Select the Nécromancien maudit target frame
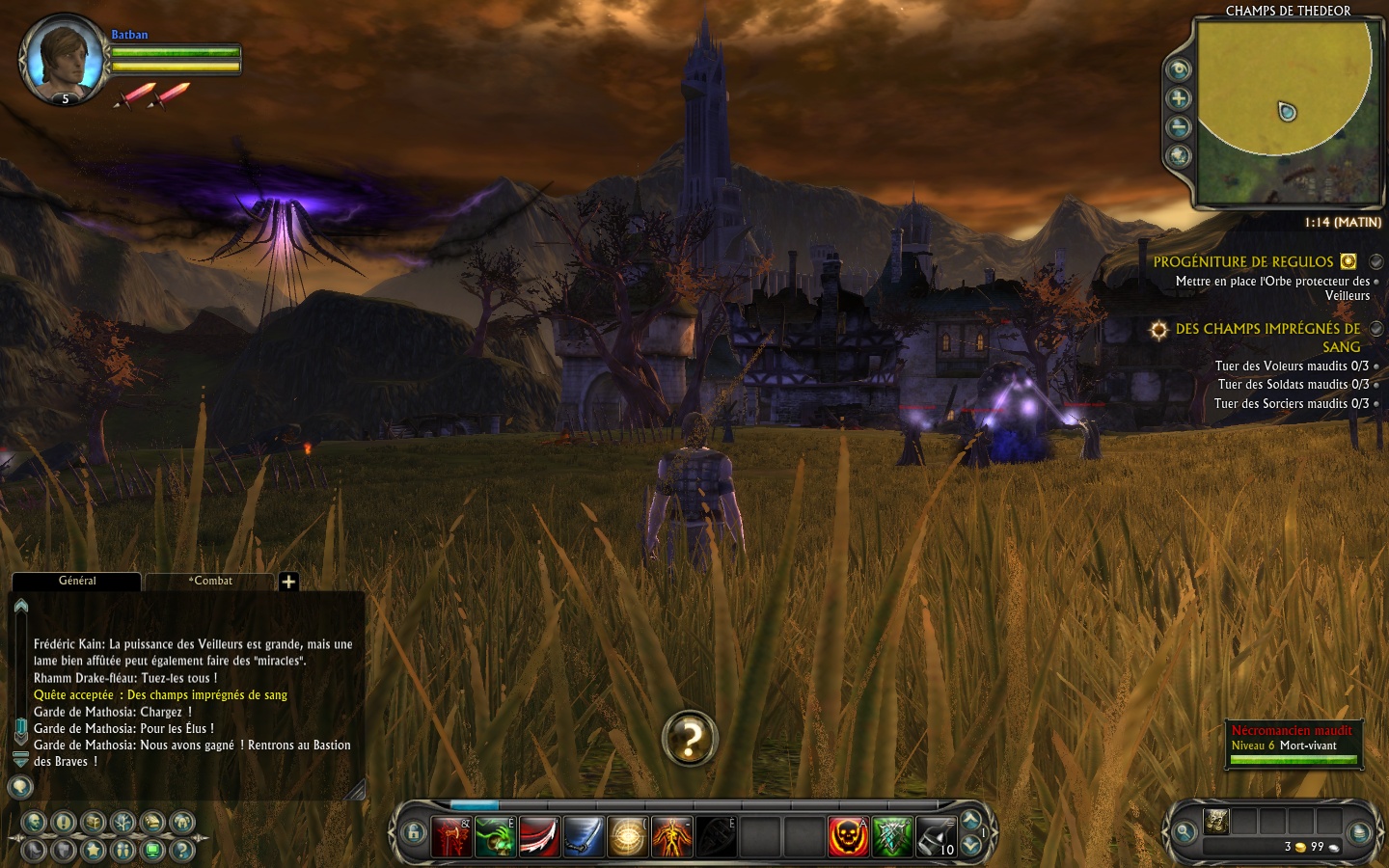This screenshot has width=1389, height=868. (1293, 745)
